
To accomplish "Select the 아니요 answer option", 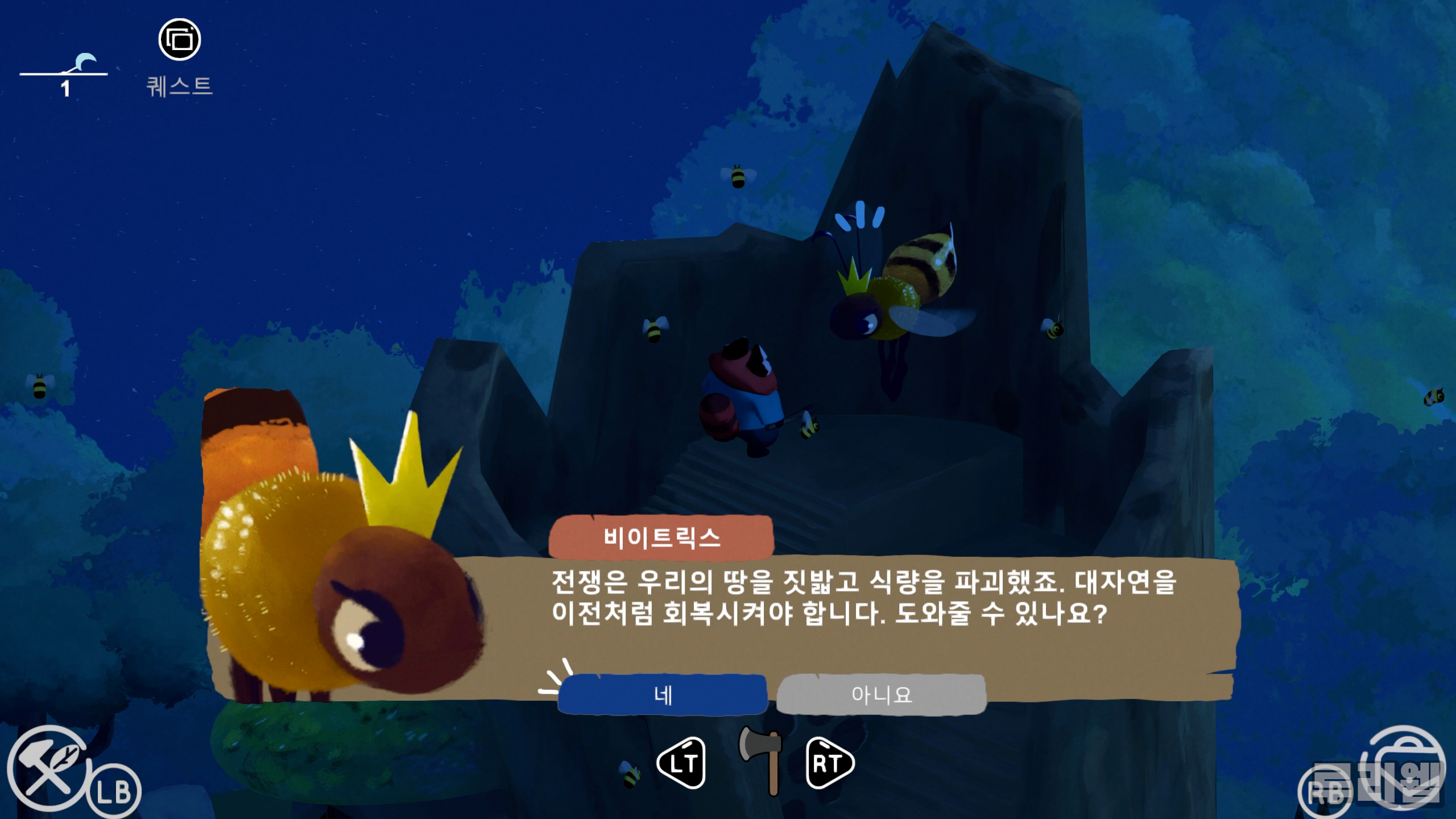I will click(882, 695).
